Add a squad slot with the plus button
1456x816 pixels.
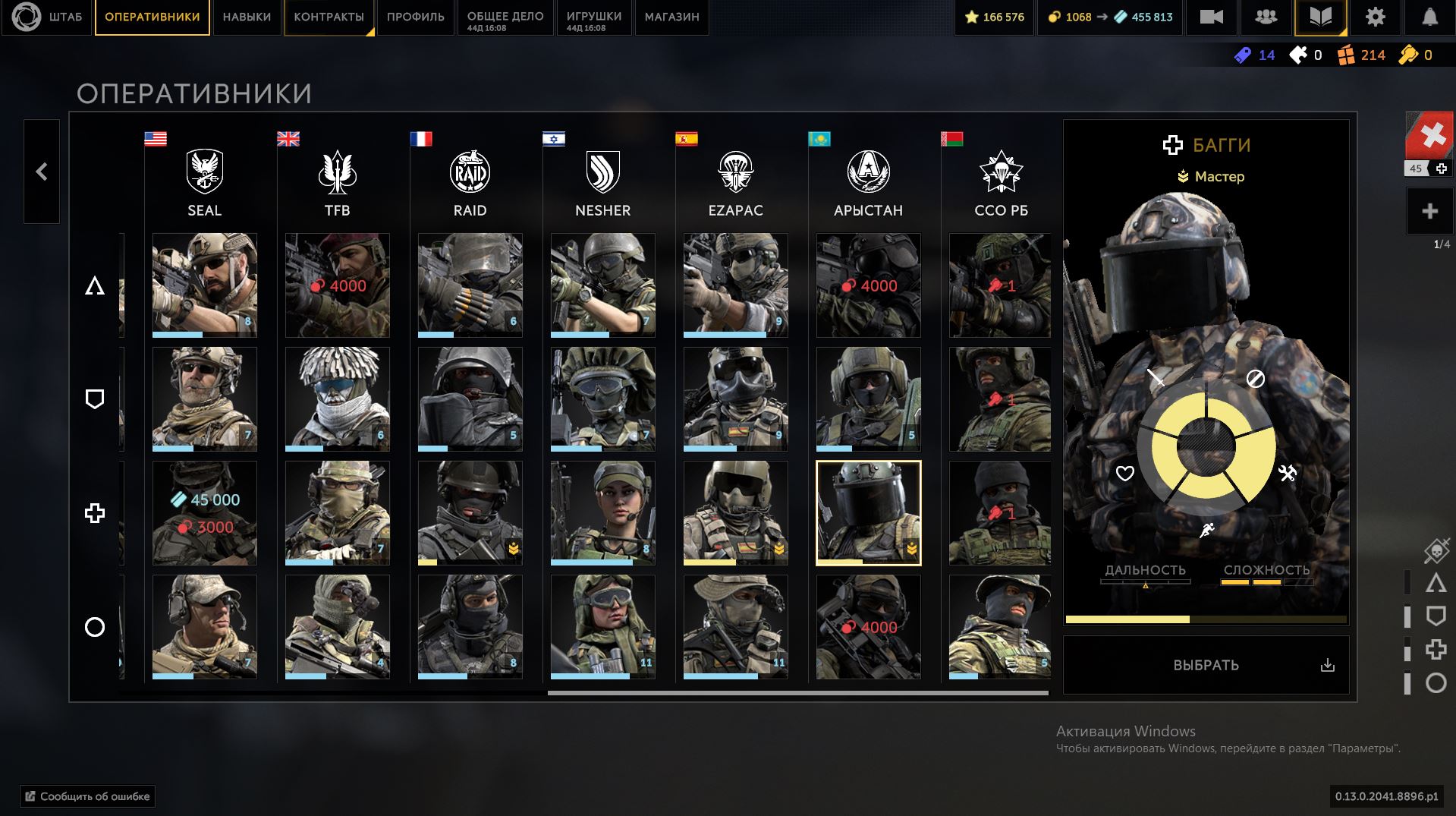pyautogui.click(x=1429, y=211)
